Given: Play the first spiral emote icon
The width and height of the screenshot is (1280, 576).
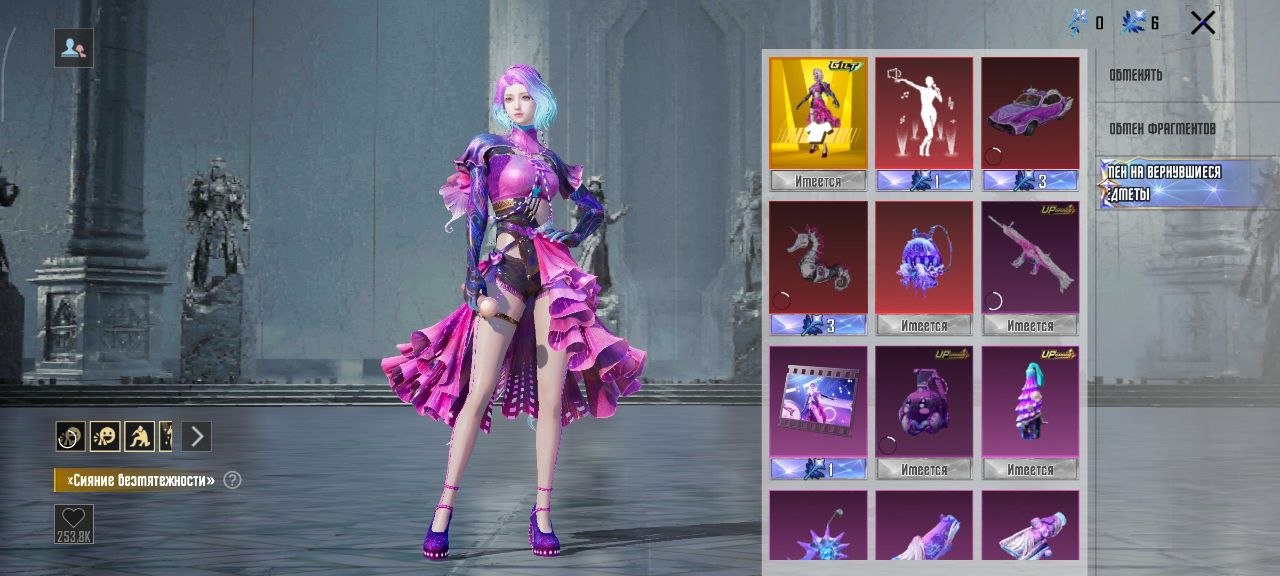Looking at the screenshot, I should (70, 436).
